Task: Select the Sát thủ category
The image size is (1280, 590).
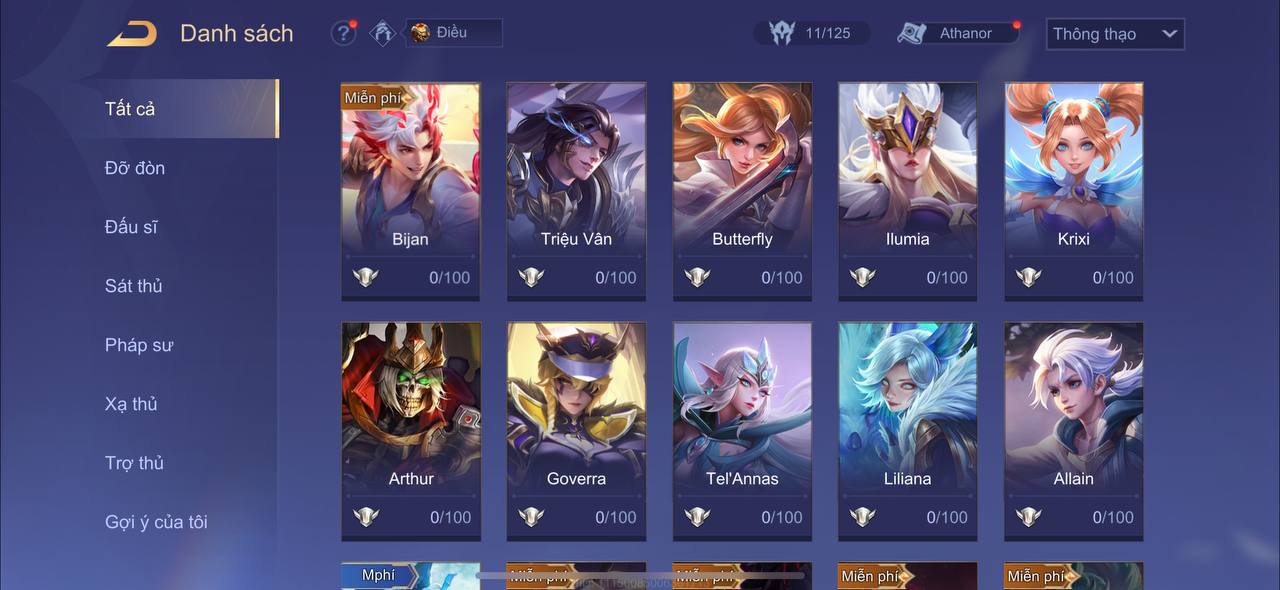Action: [x=134, y=286]
